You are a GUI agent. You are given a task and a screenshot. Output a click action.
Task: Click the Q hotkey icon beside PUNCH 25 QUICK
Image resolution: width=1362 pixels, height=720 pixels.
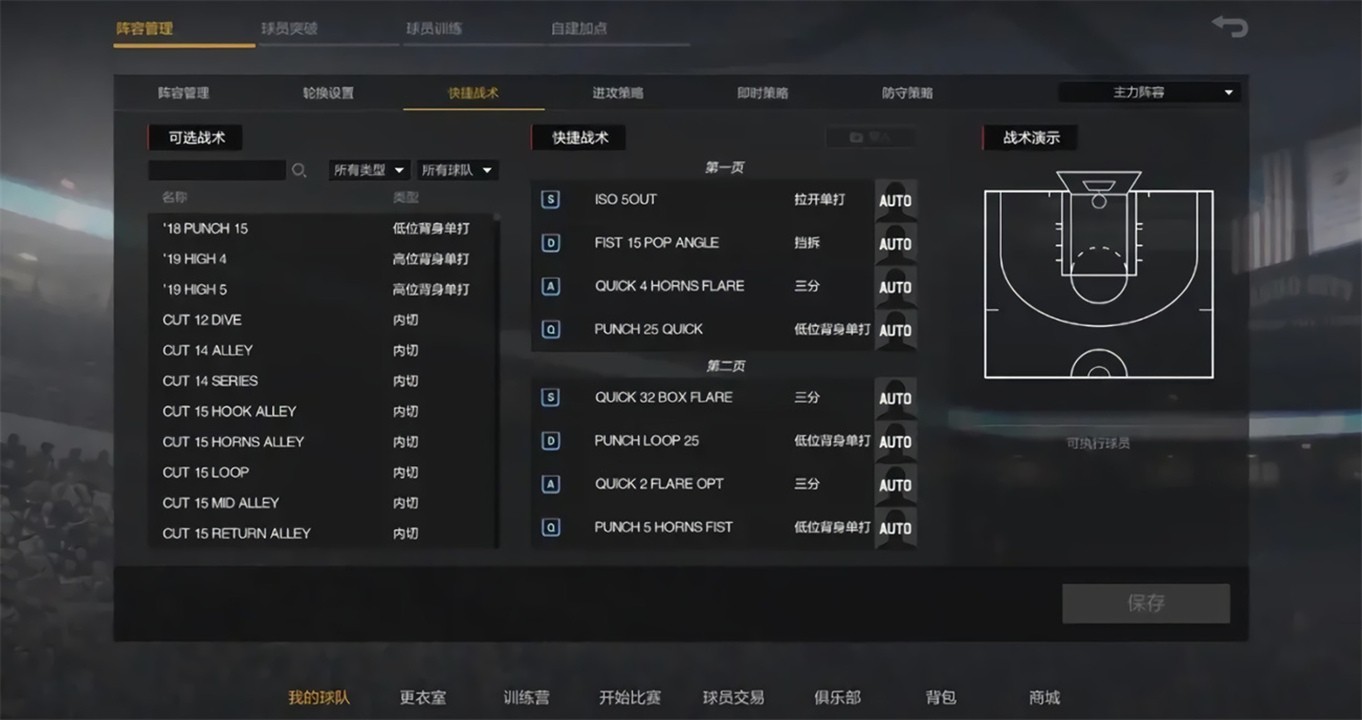click(x=551, y=329)
